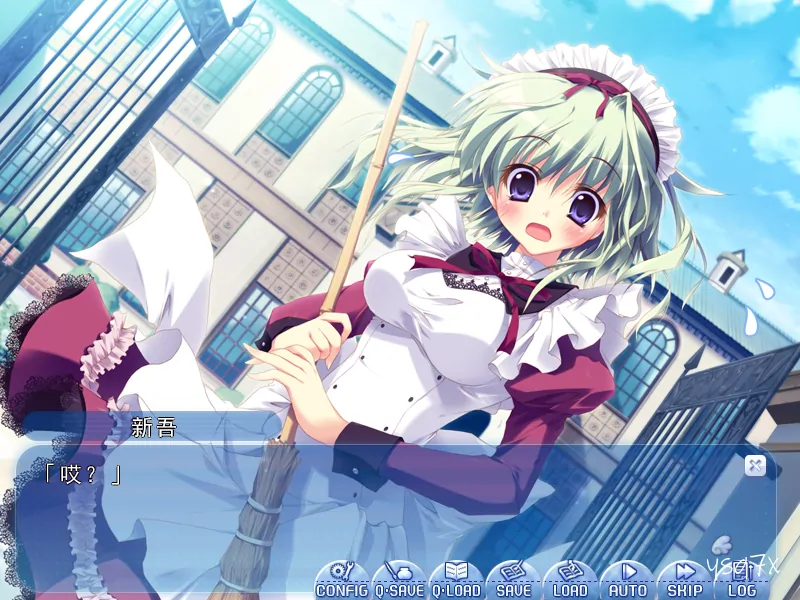Viewport: 800px width, 600px height.
Task: Activate SKIP to fast-forward dialogue
Action: point(684,581)
